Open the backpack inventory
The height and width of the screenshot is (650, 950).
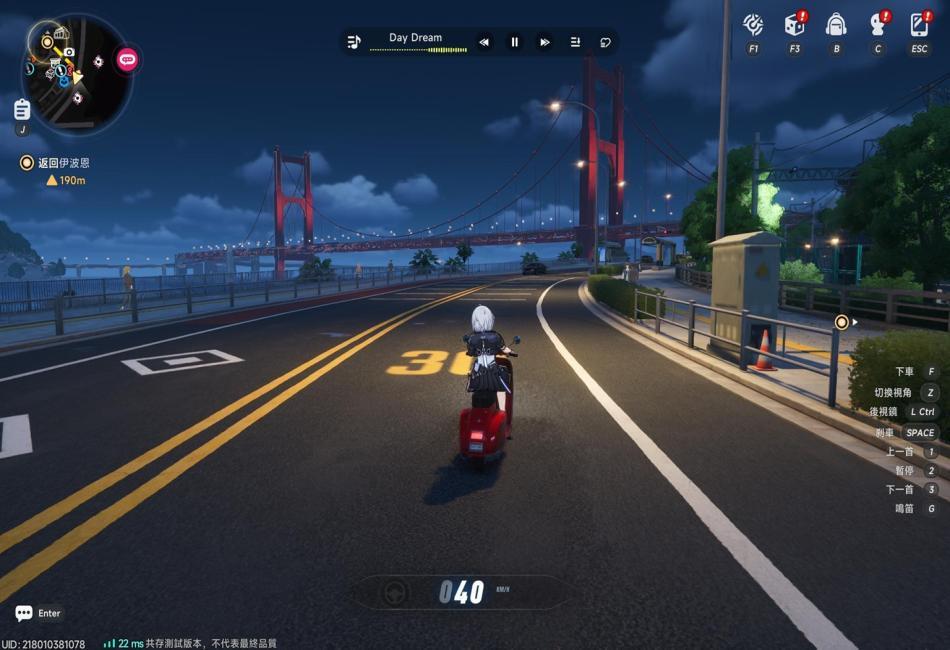tap(836, 25)
